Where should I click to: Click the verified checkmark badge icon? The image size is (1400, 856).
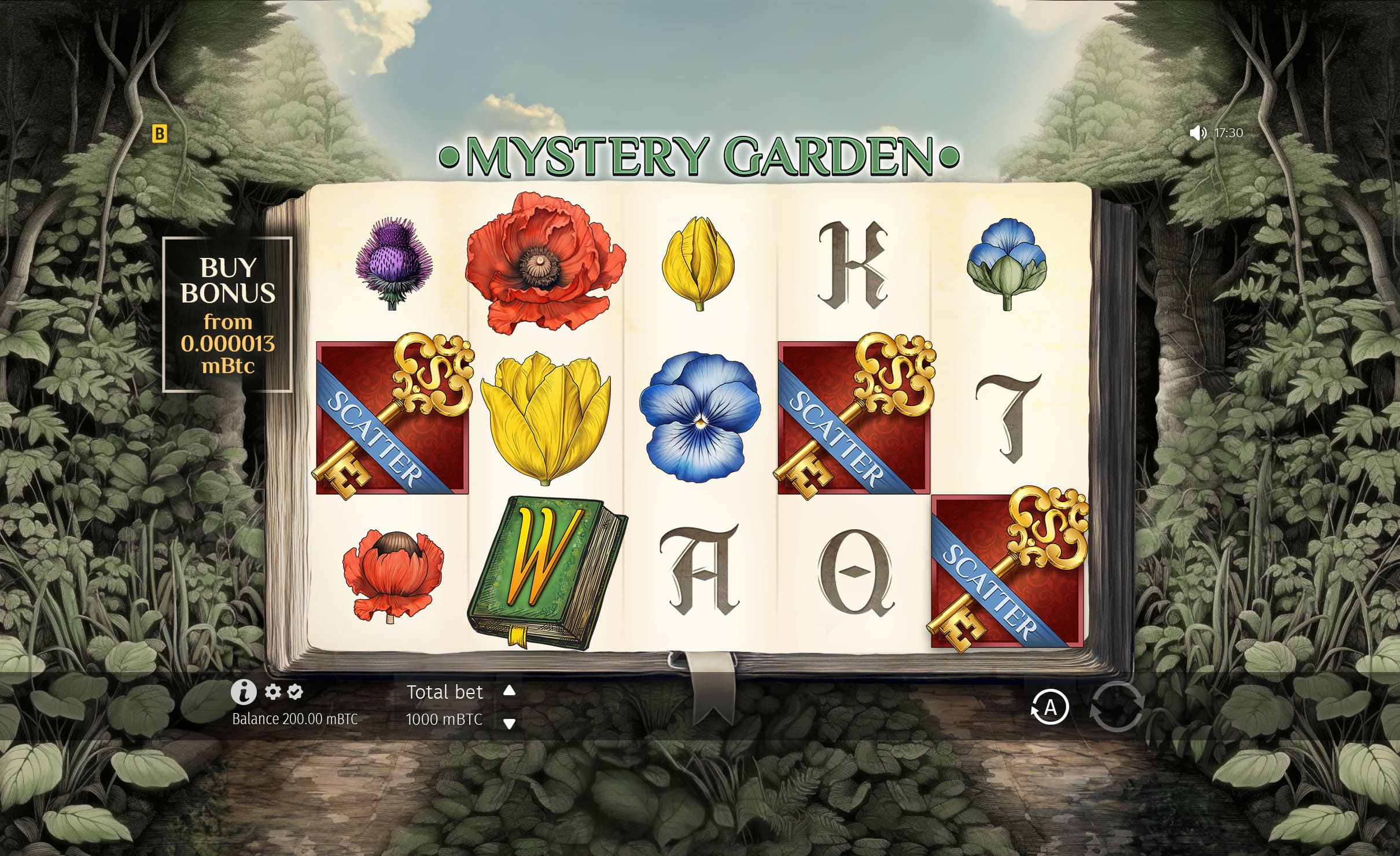[x=295, y=692]
